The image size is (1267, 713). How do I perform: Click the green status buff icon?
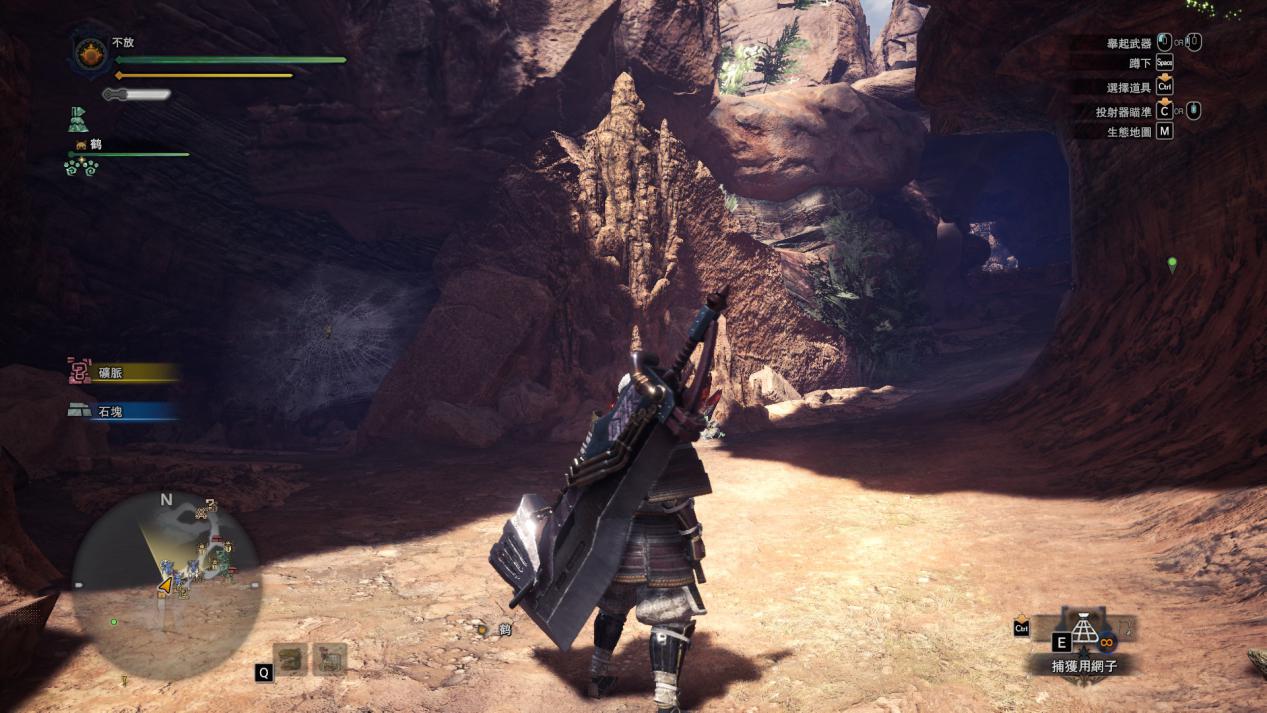[x=77, y=120]
